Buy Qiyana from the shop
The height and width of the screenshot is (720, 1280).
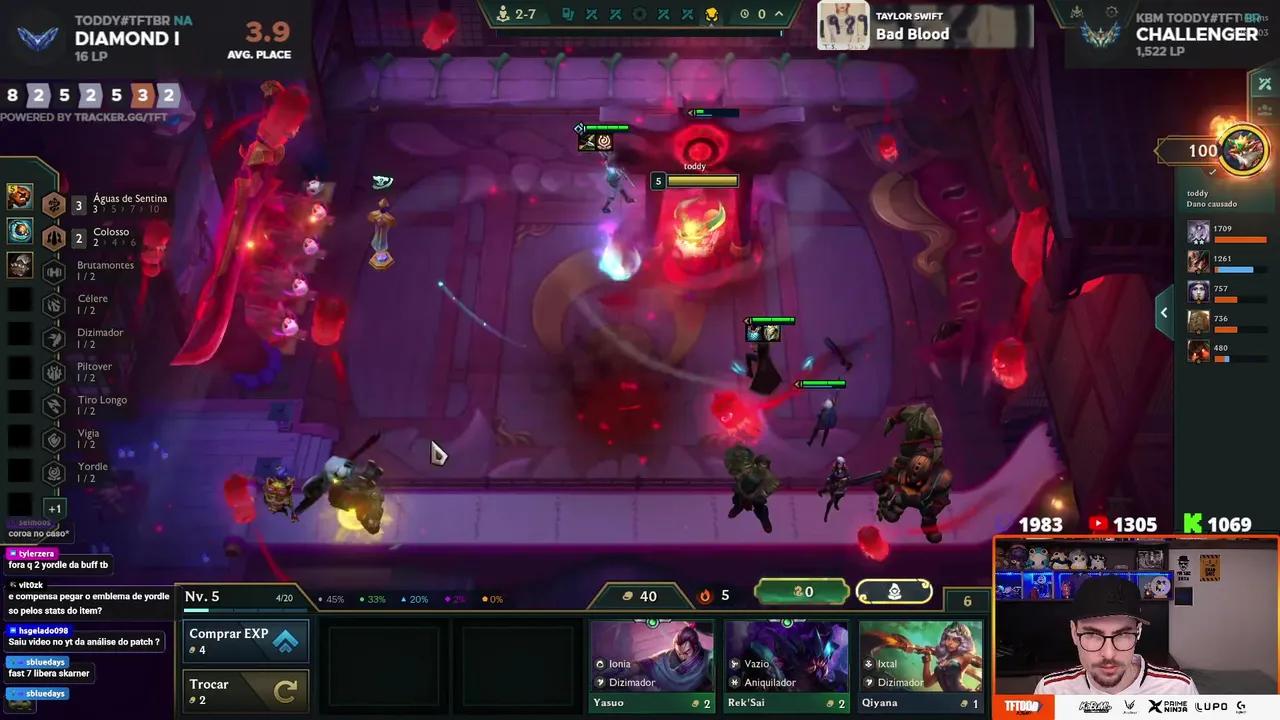pyautogui.click(x=920, y=660)
